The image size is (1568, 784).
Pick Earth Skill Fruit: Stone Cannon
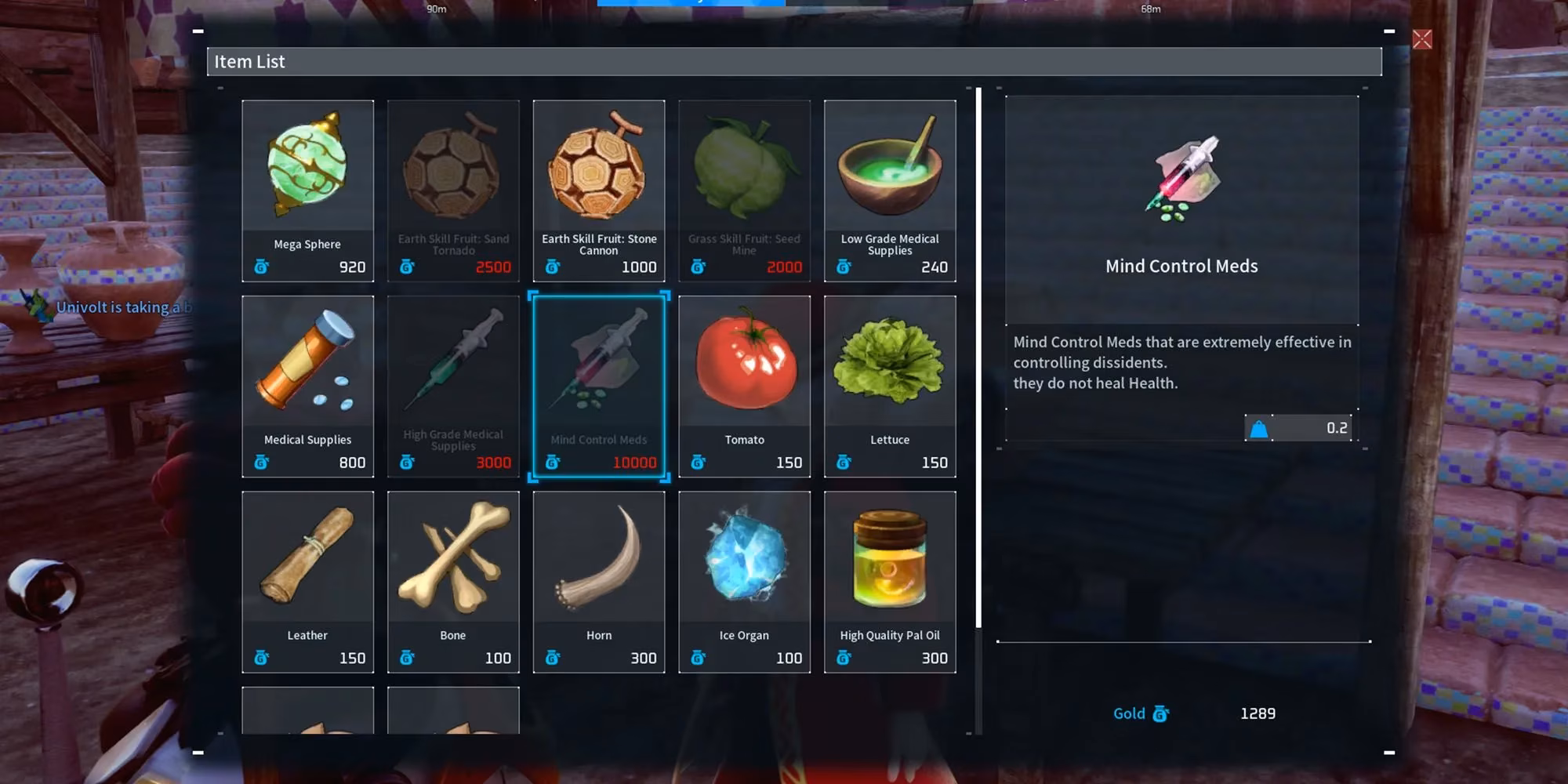click(599, 191)
